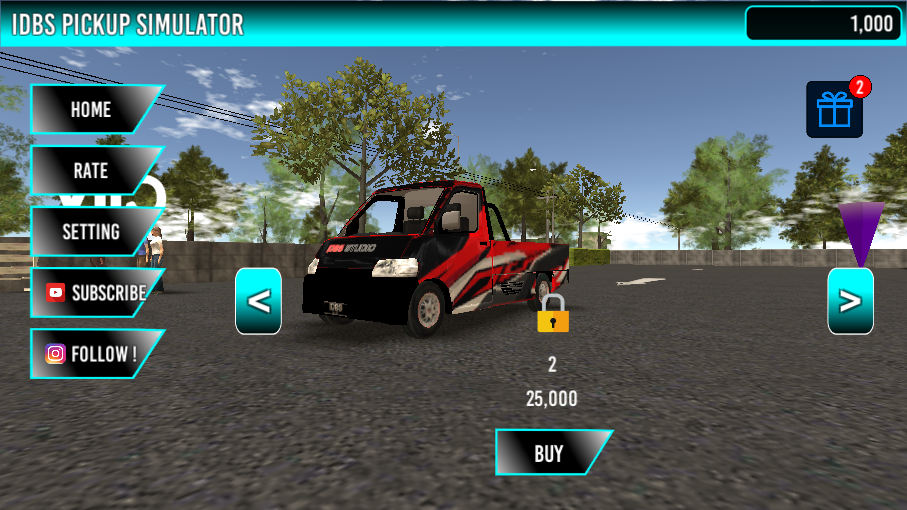
Task: Show the next pickup truck
Action: click(x=850, y=301)
